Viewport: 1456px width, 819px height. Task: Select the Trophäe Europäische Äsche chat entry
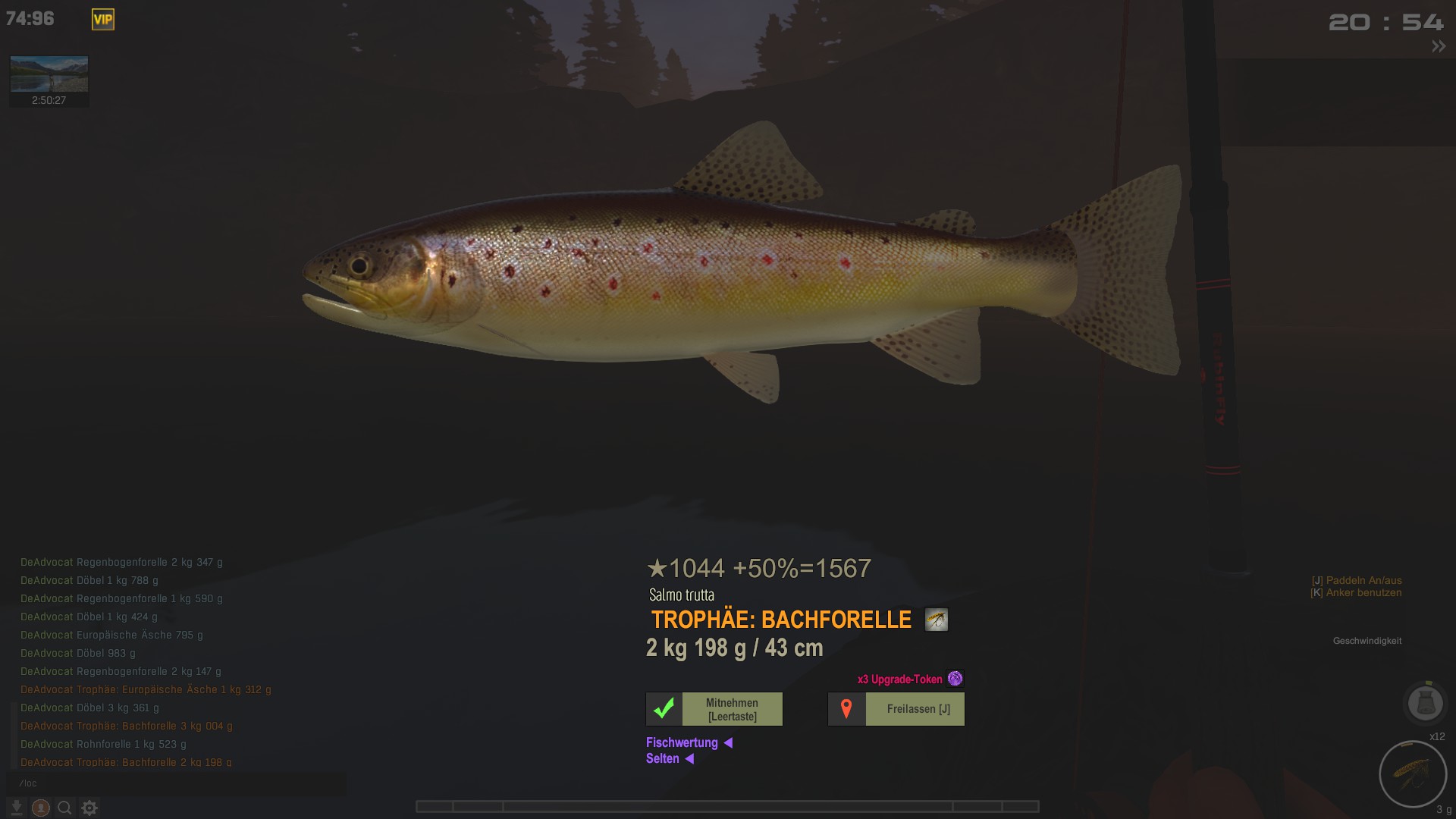[x=146, y=689]
